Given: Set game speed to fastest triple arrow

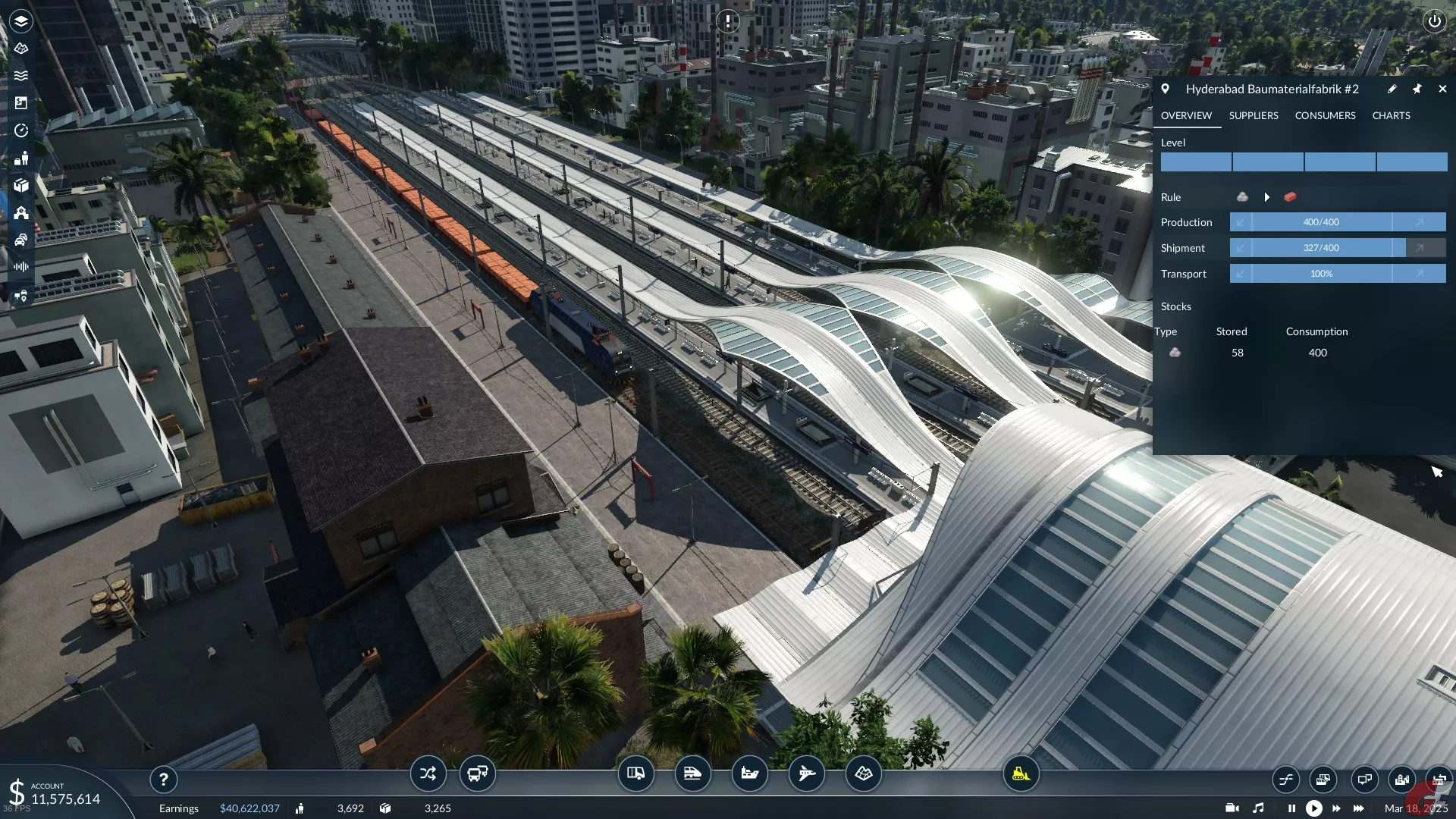Looking at the screenshot, I should [1358, 808].
